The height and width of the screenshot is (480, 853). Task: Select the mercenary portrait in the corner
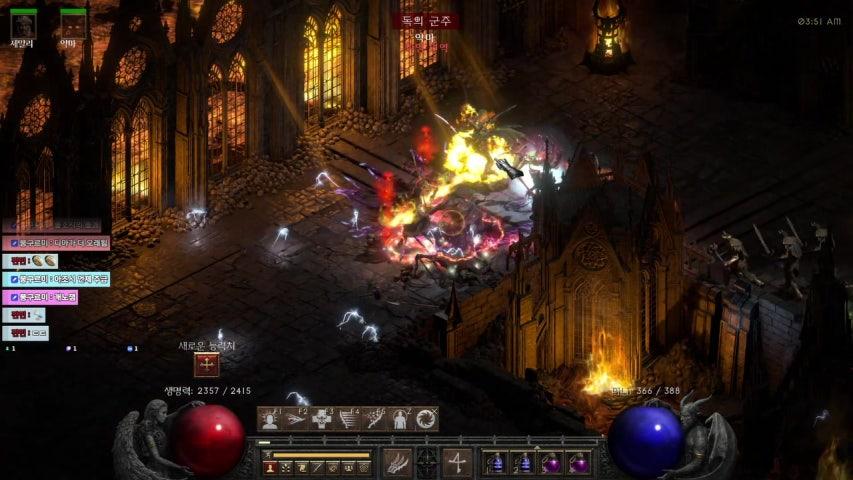(x=23, y=23)
